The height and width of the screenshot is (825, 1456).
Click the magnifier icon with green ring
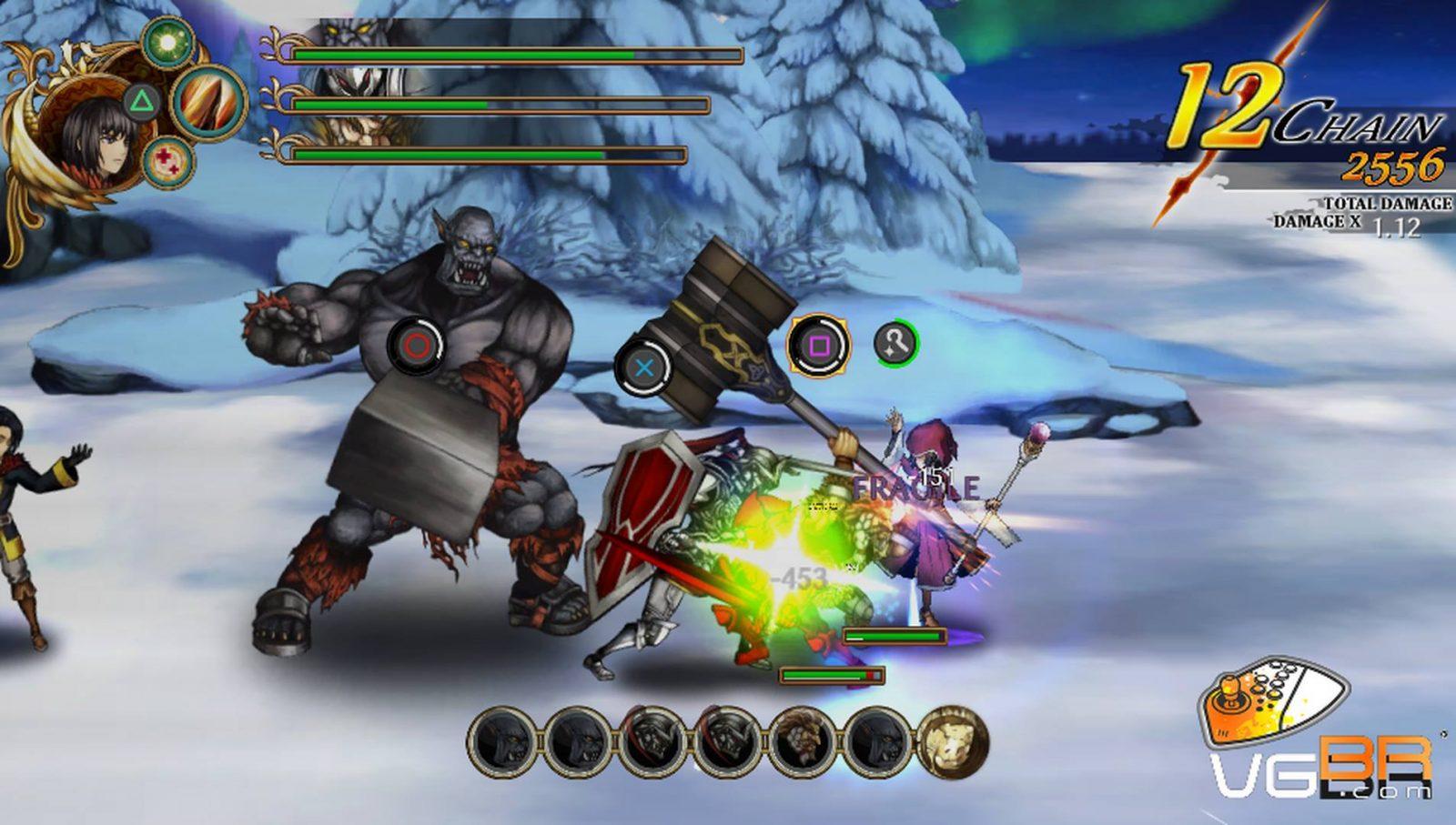click(x=896, y=344)
